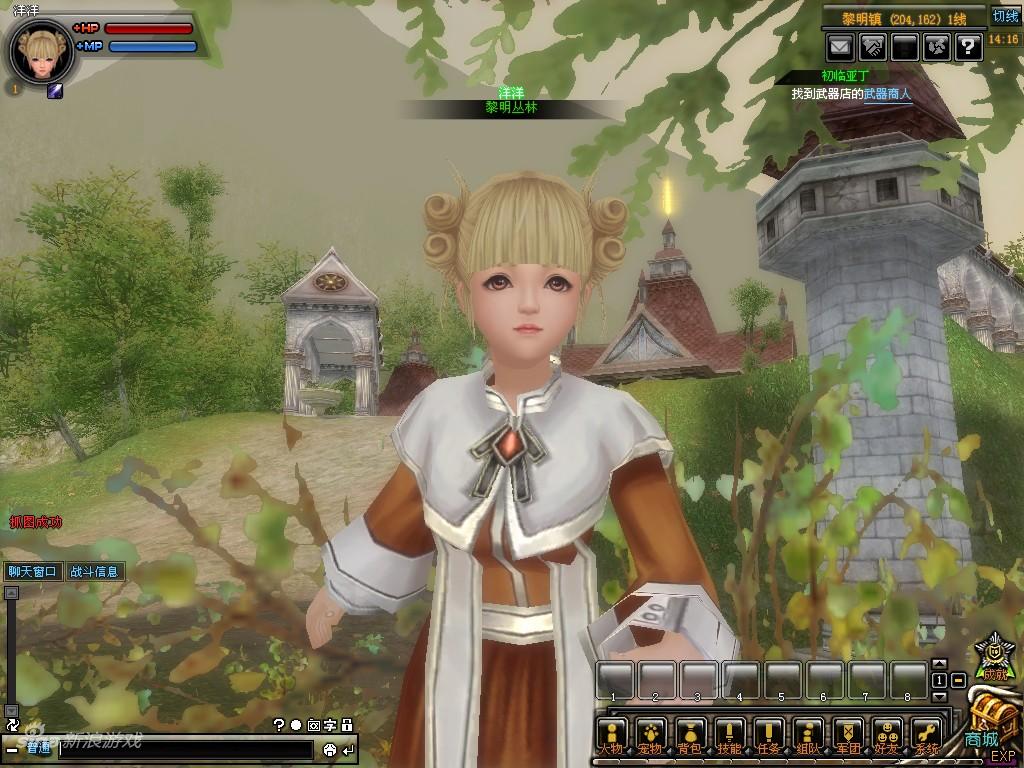
Task: Open the mail envelope icon
Action: 839,46
